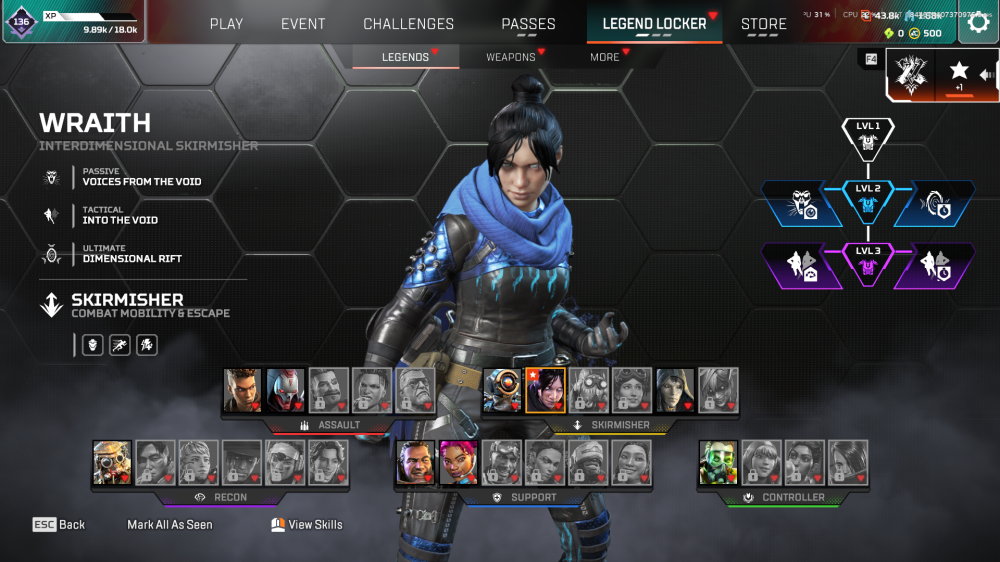Choose Mark All As Seen
1000x562 pixels.
coord(170,524)
